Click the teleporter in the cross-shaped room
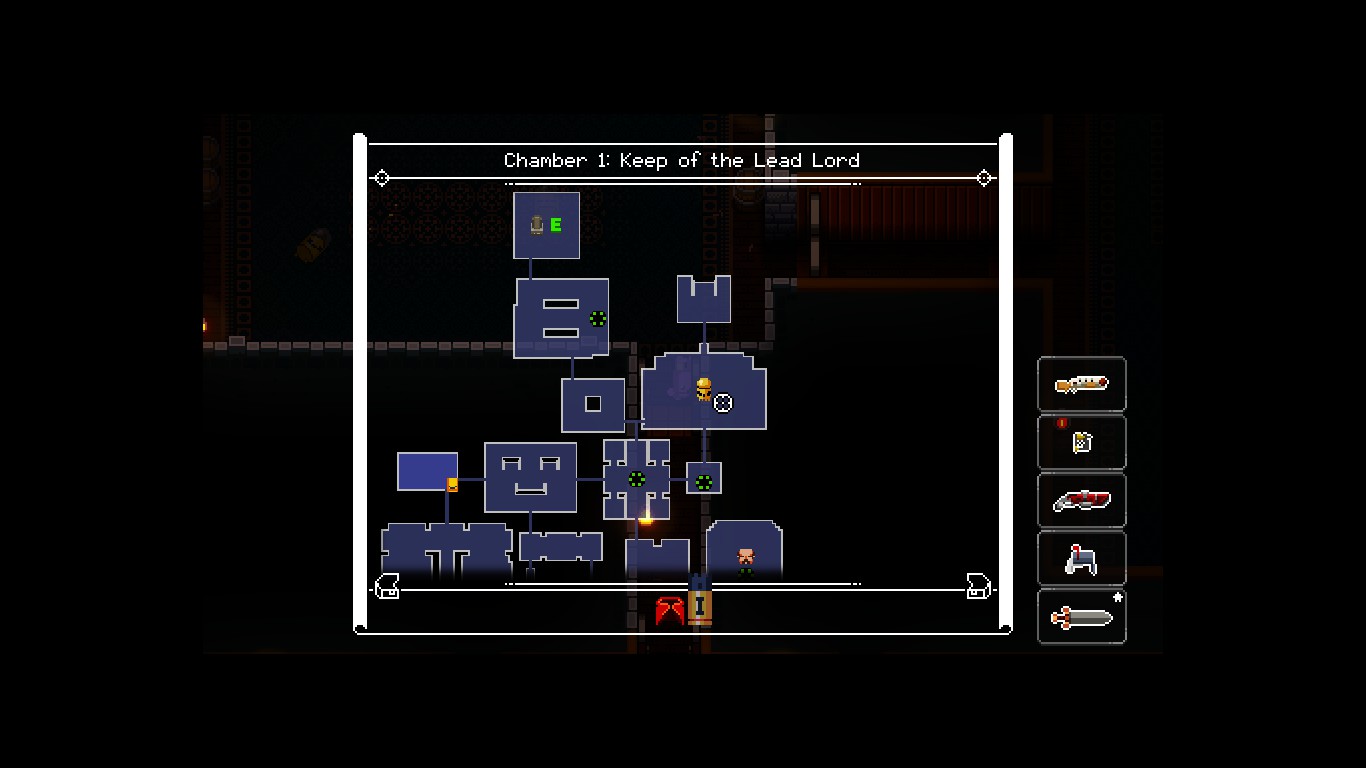The image size is (1366, 768). tap(637, 481)
